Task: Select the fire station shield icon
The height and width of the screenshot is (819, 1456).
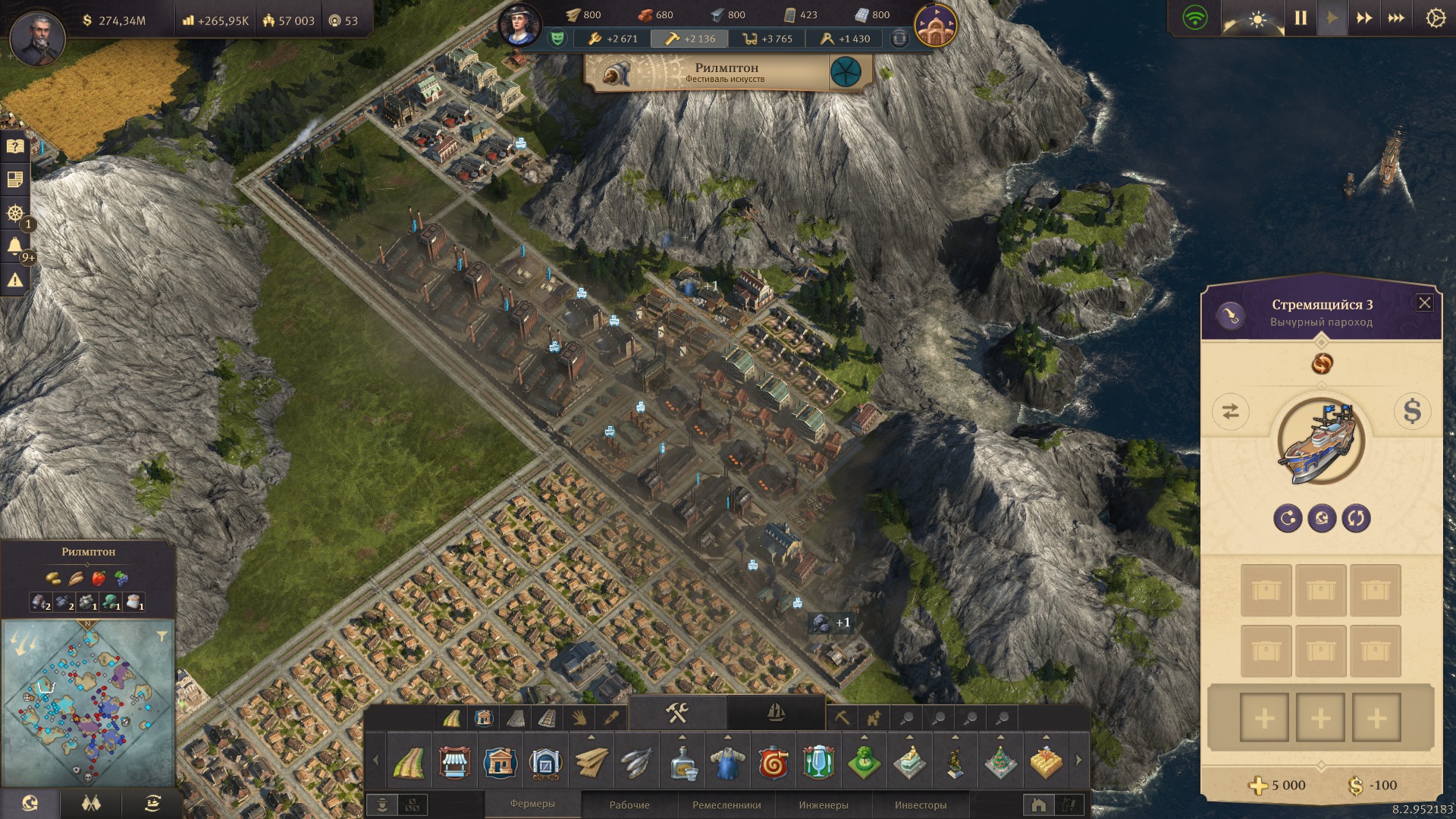Action: coord(773,761)
